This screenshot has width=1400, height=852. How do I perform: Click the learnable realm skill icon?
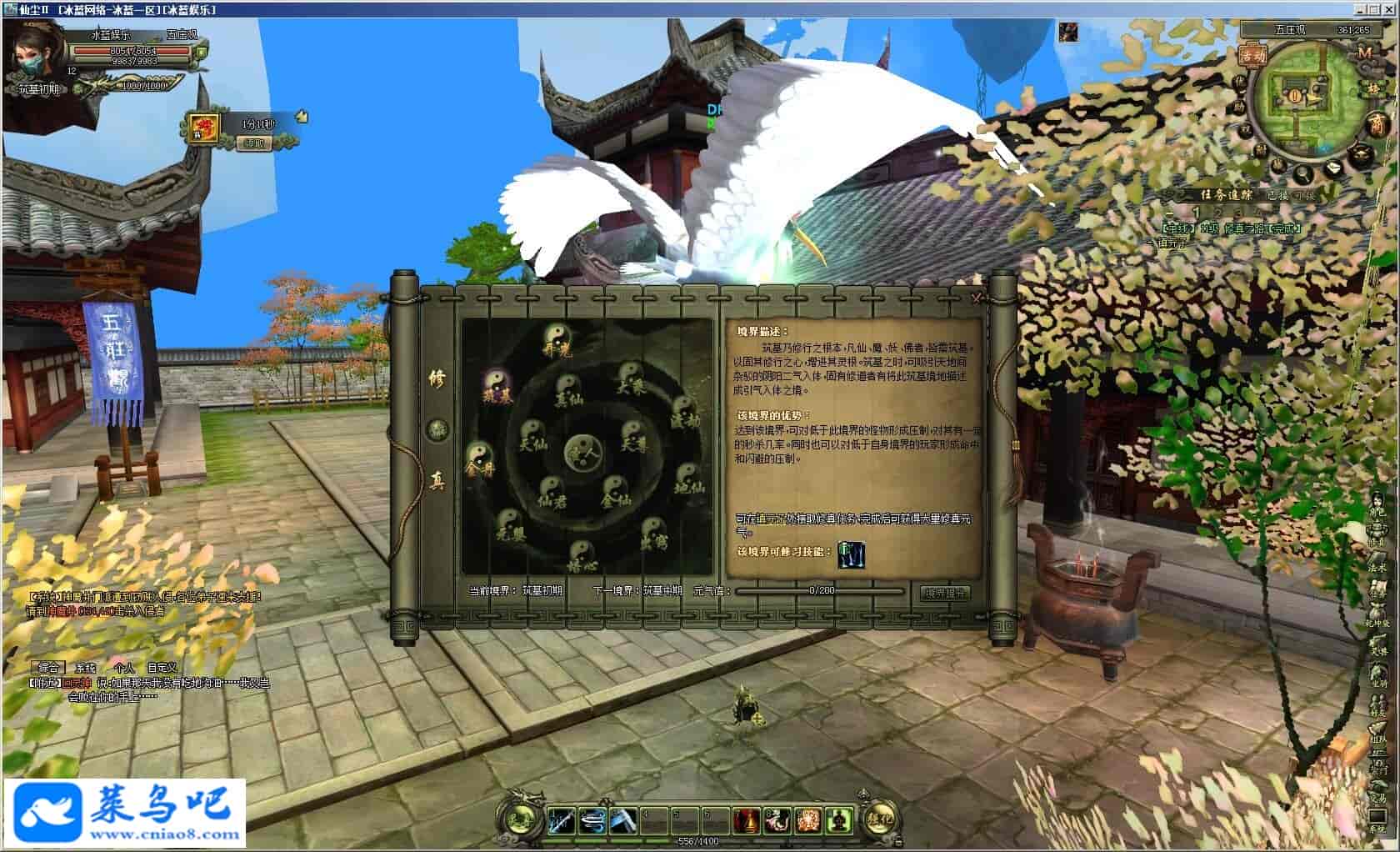(851, 553)
